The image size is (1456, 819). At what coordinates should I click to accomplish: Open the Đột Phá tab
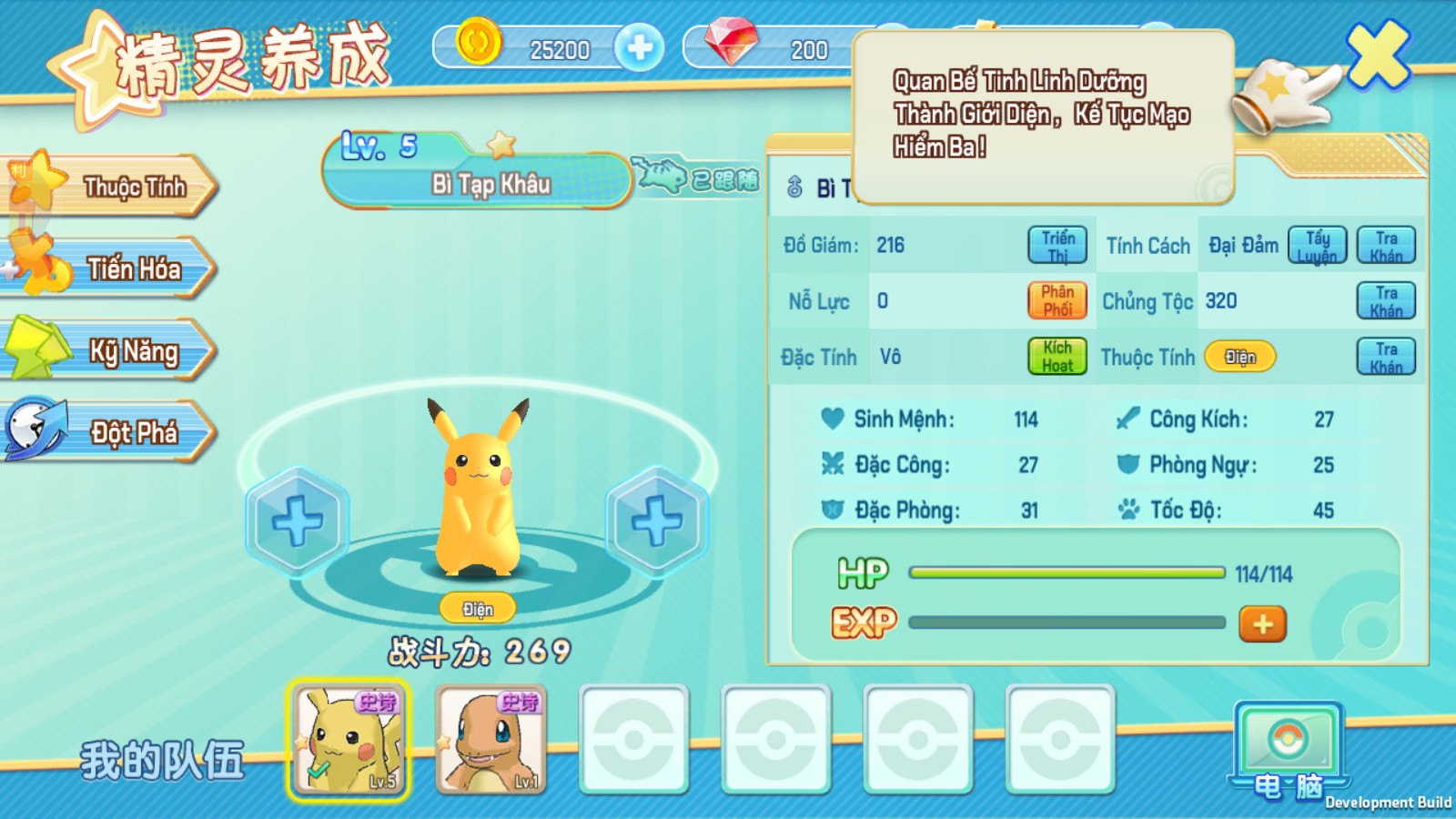point(118,432)
